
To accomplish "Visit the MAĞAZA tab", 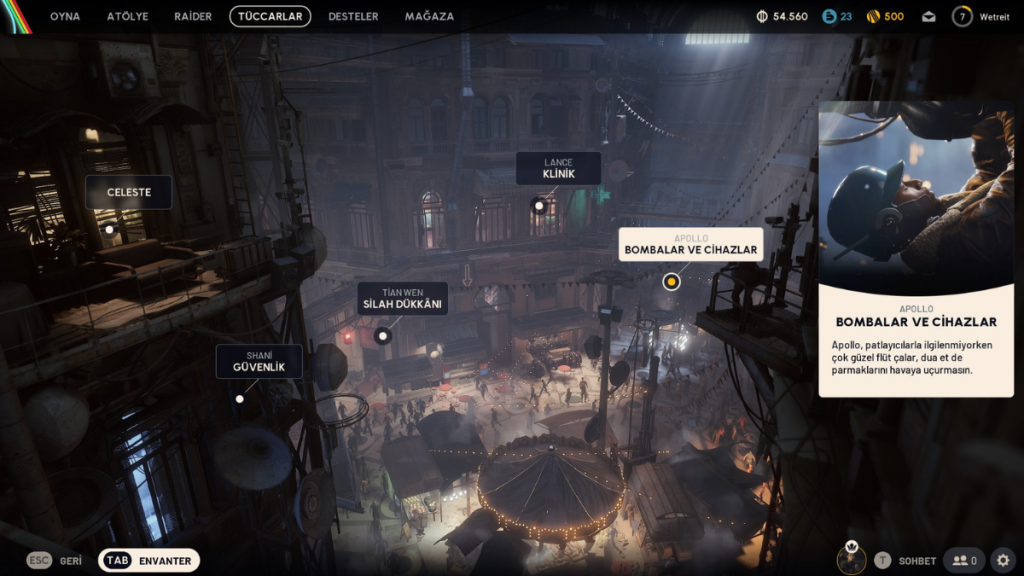I will [429, 16].
